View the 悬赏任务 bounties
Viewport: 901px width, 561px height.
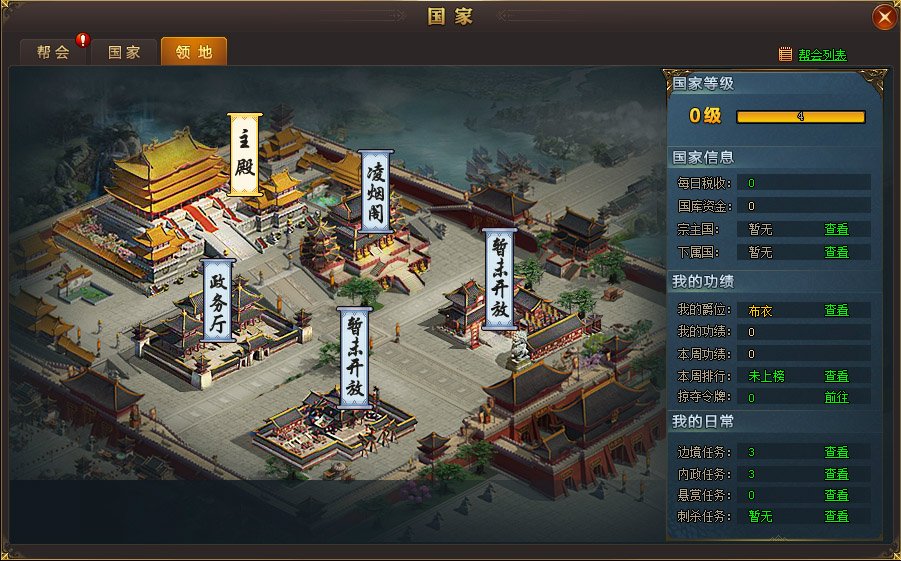click(836, 495)
